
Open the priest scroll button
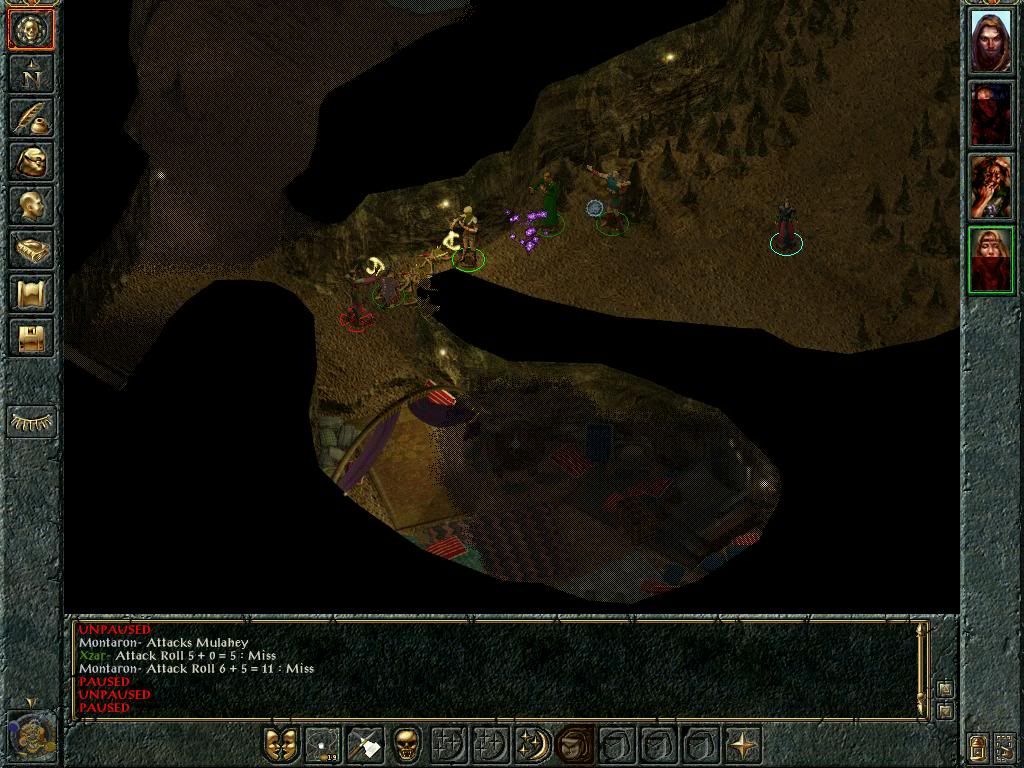tap(31, 293)
